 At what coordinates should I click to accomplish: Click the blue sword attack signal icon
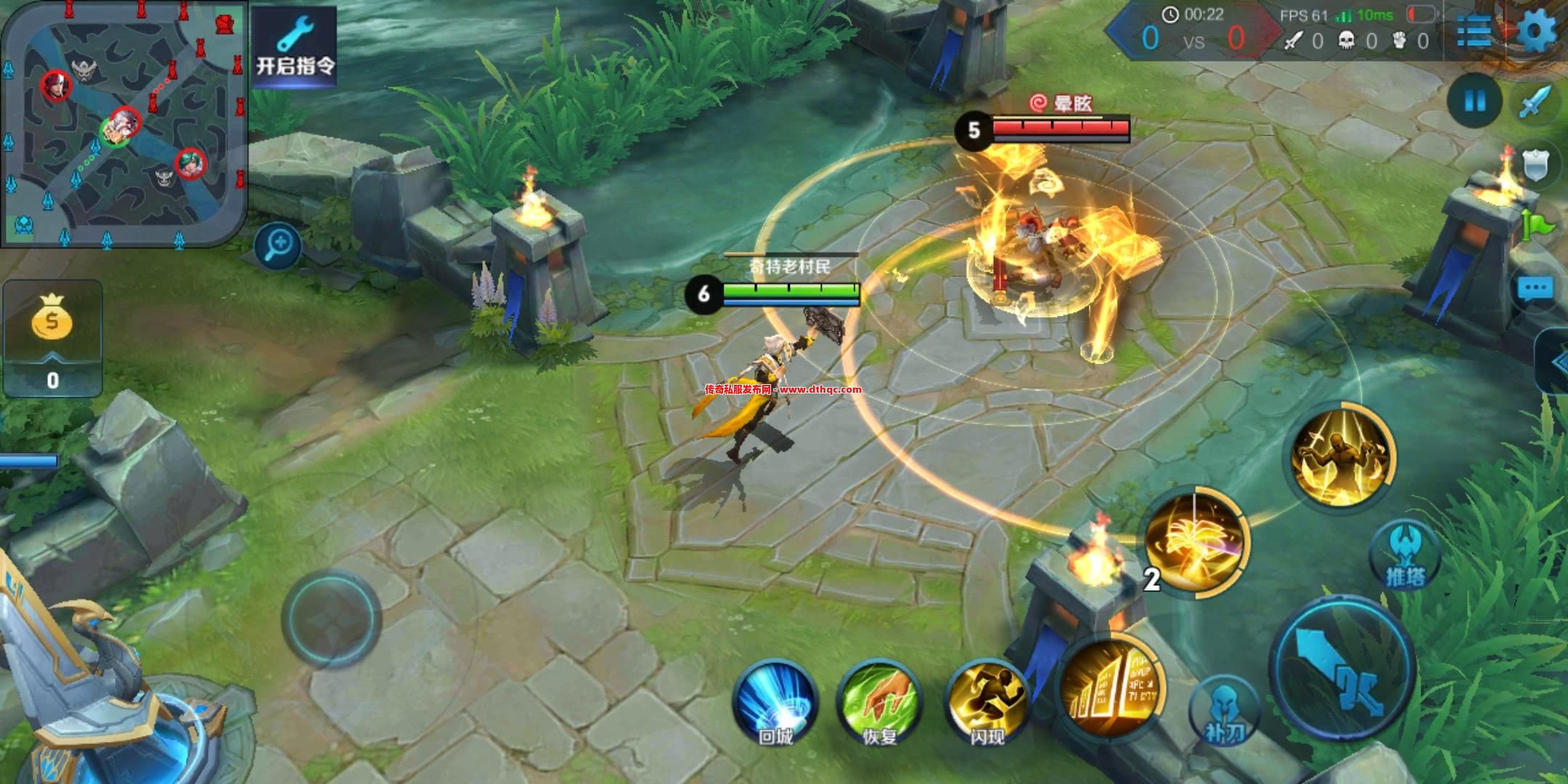click(1536, 102)
